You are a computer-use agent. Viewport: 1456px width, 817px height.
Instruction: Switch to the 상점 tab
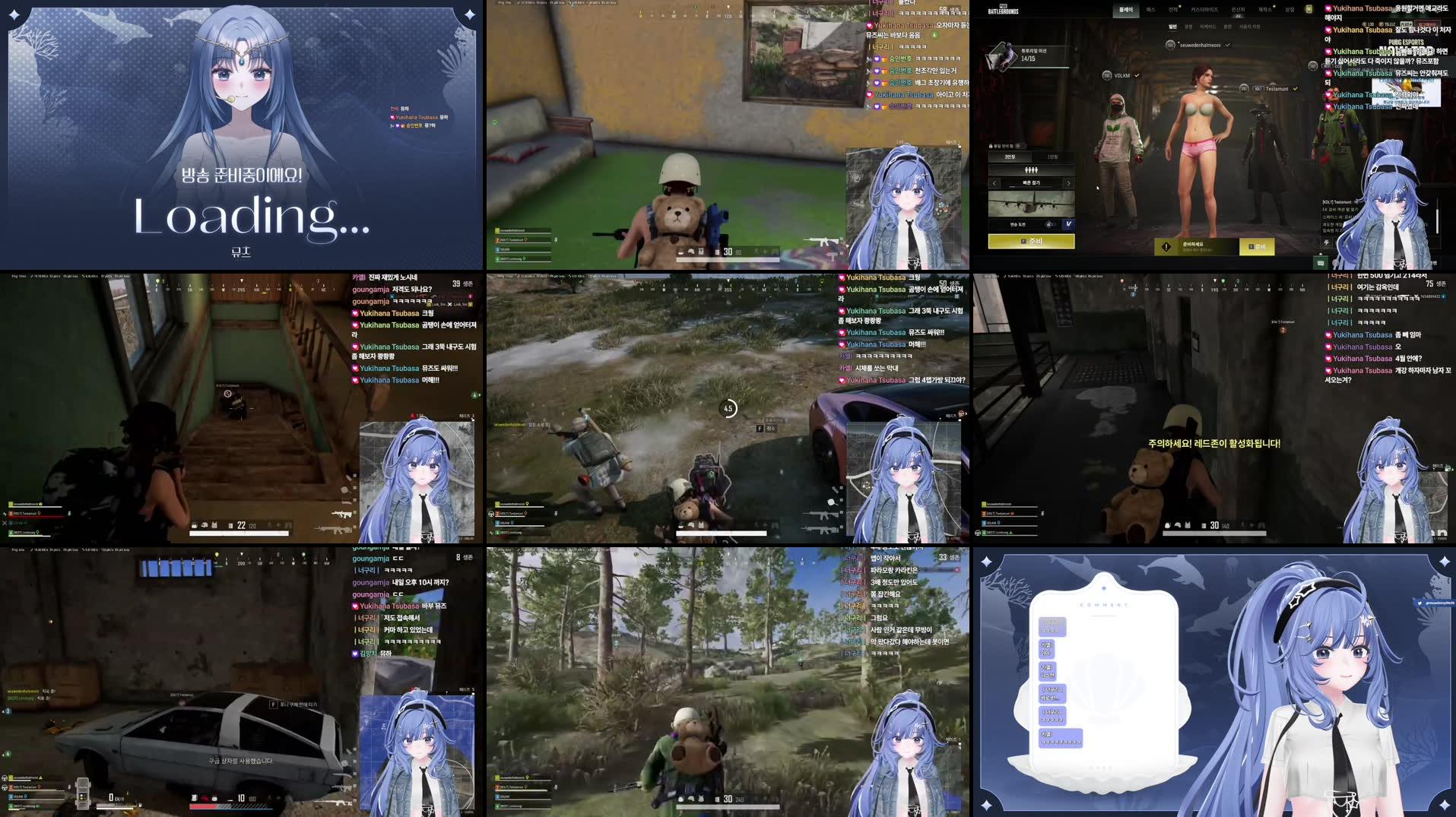click(1292, 9)
